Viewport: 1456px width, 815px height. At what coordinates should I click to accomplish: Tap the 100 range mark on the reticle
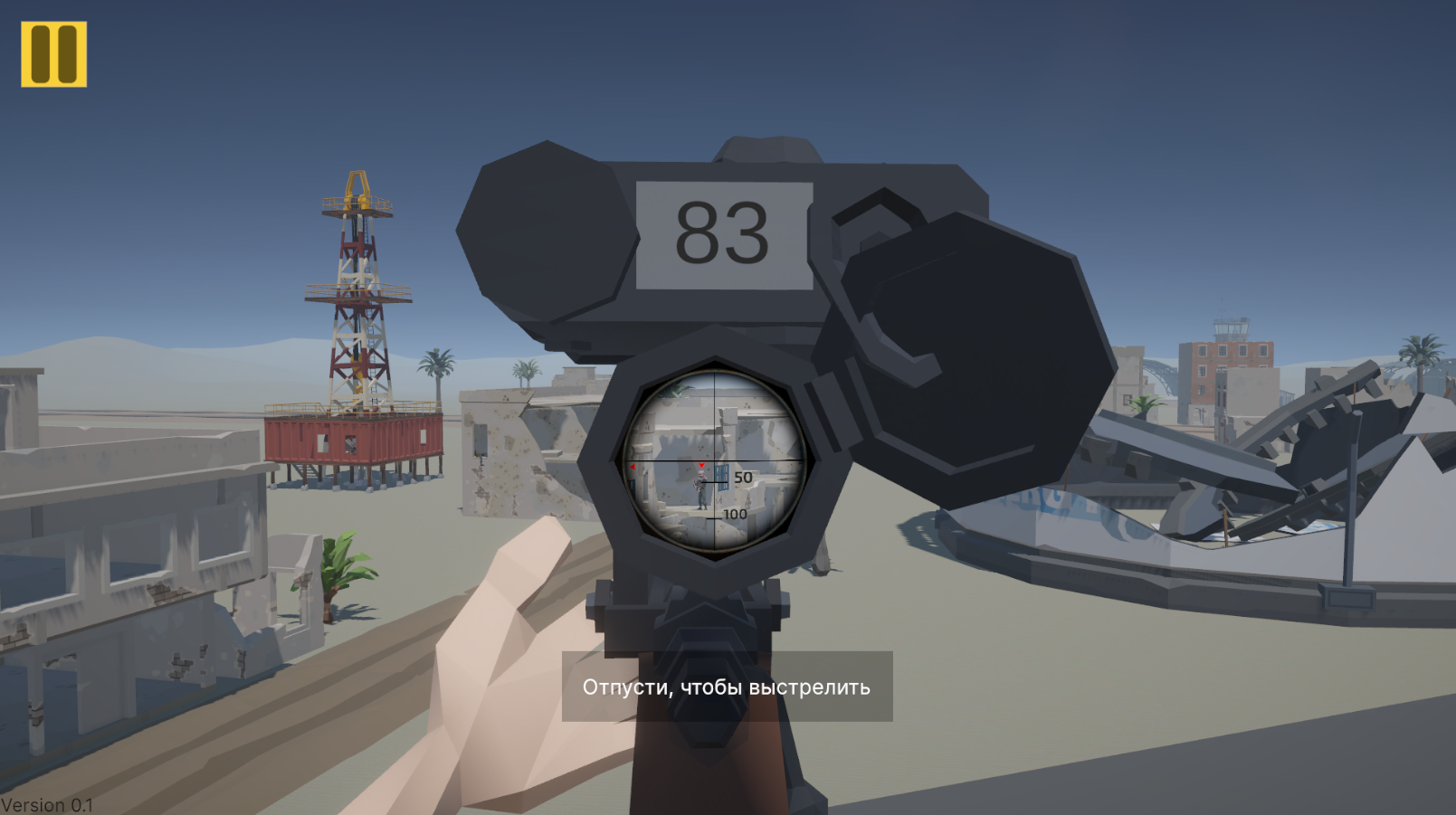click(x=735, y=513)
